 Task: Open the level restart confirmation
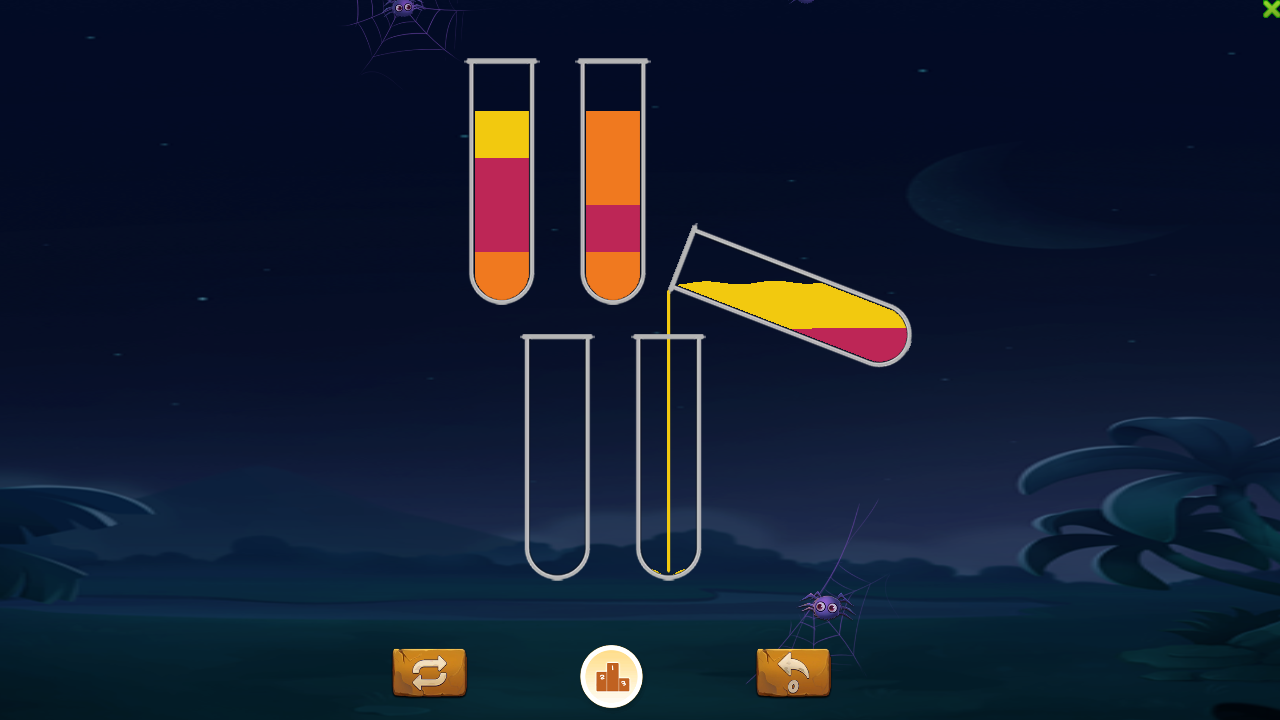428,674
